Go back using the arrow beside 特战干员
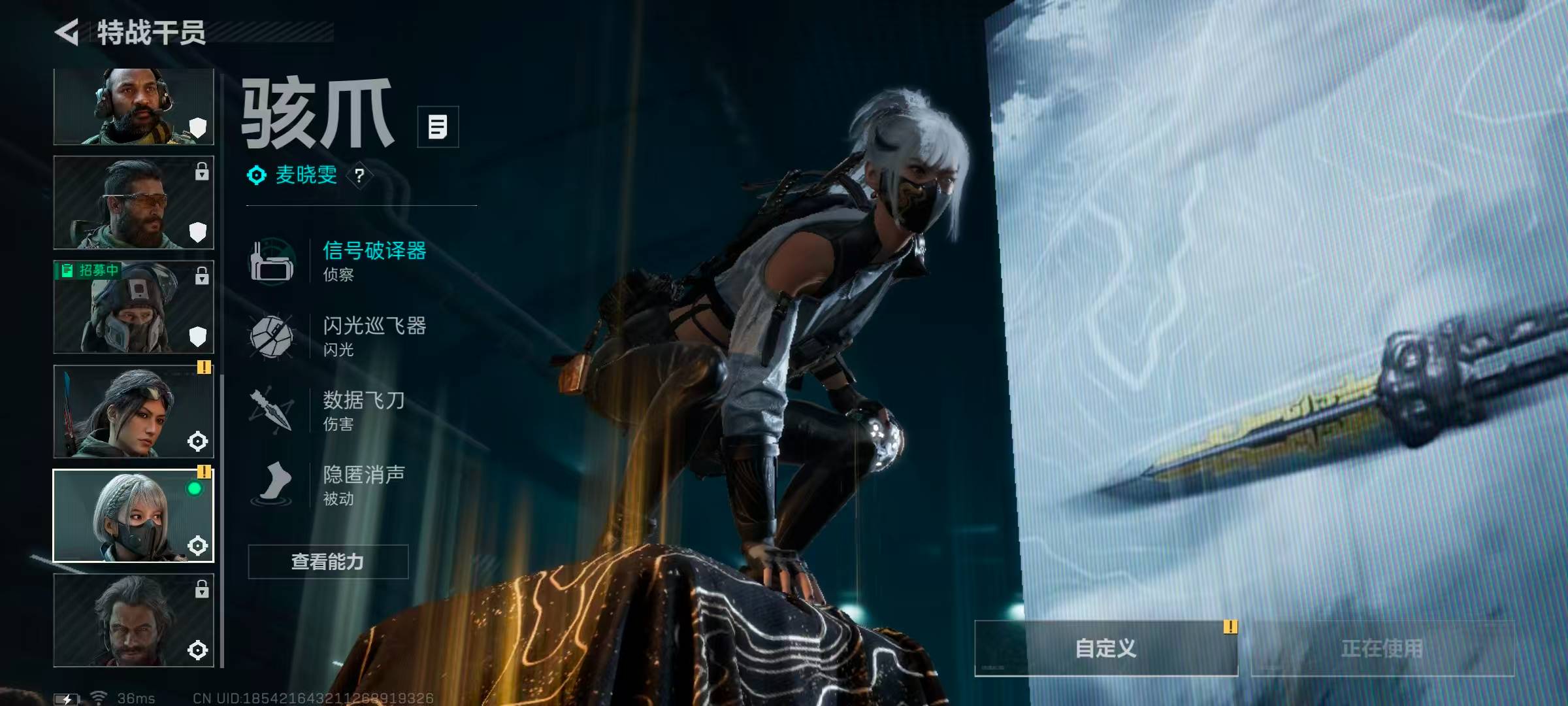Image resolution: width=1568 pixels, height=706 pixels. click(x=67, y=32)
